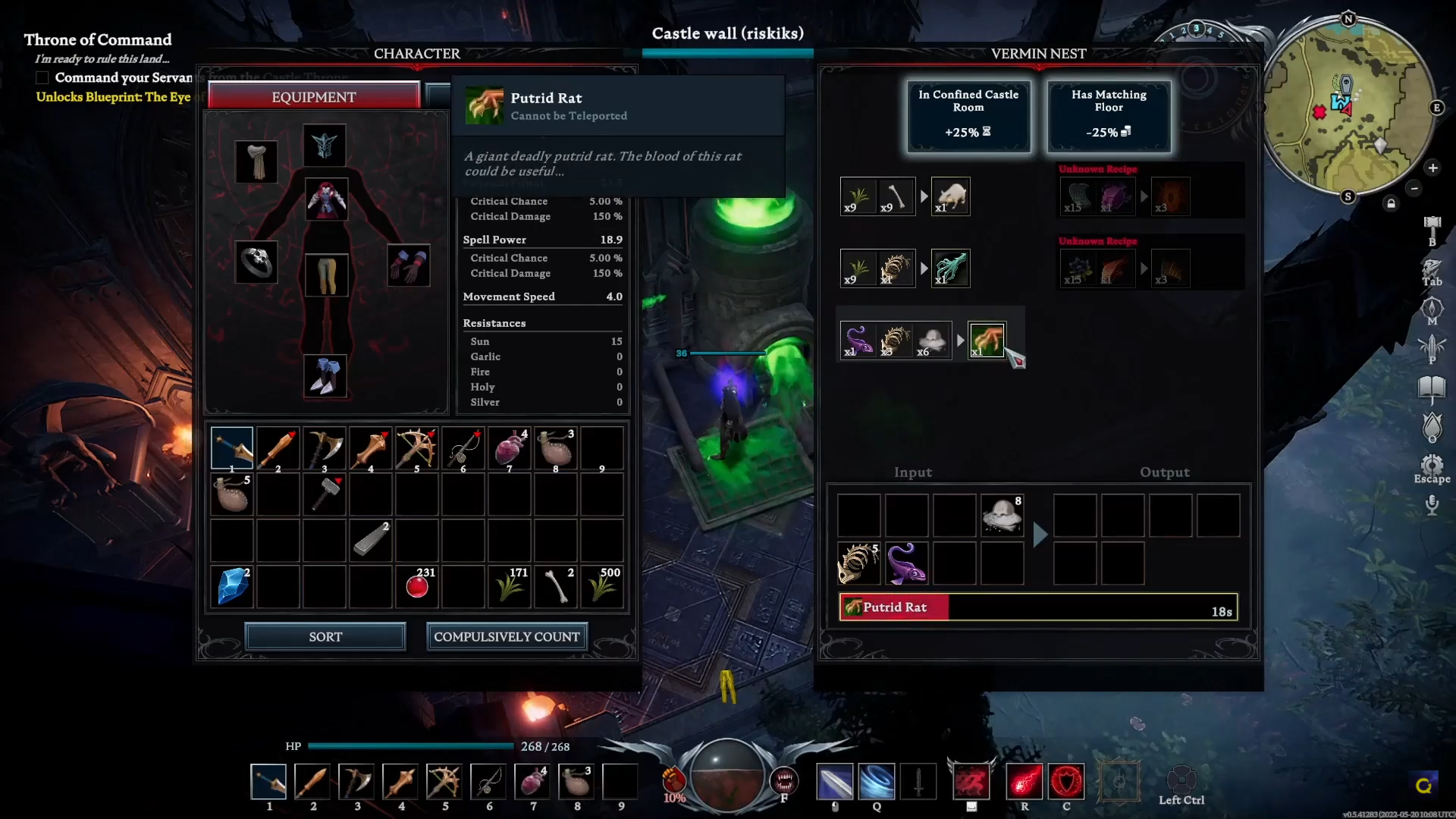The width and height of the screenshot is (1456, 819).
Task: Select the crossbow in inventory slot 5
Action: tap(416, 448)
